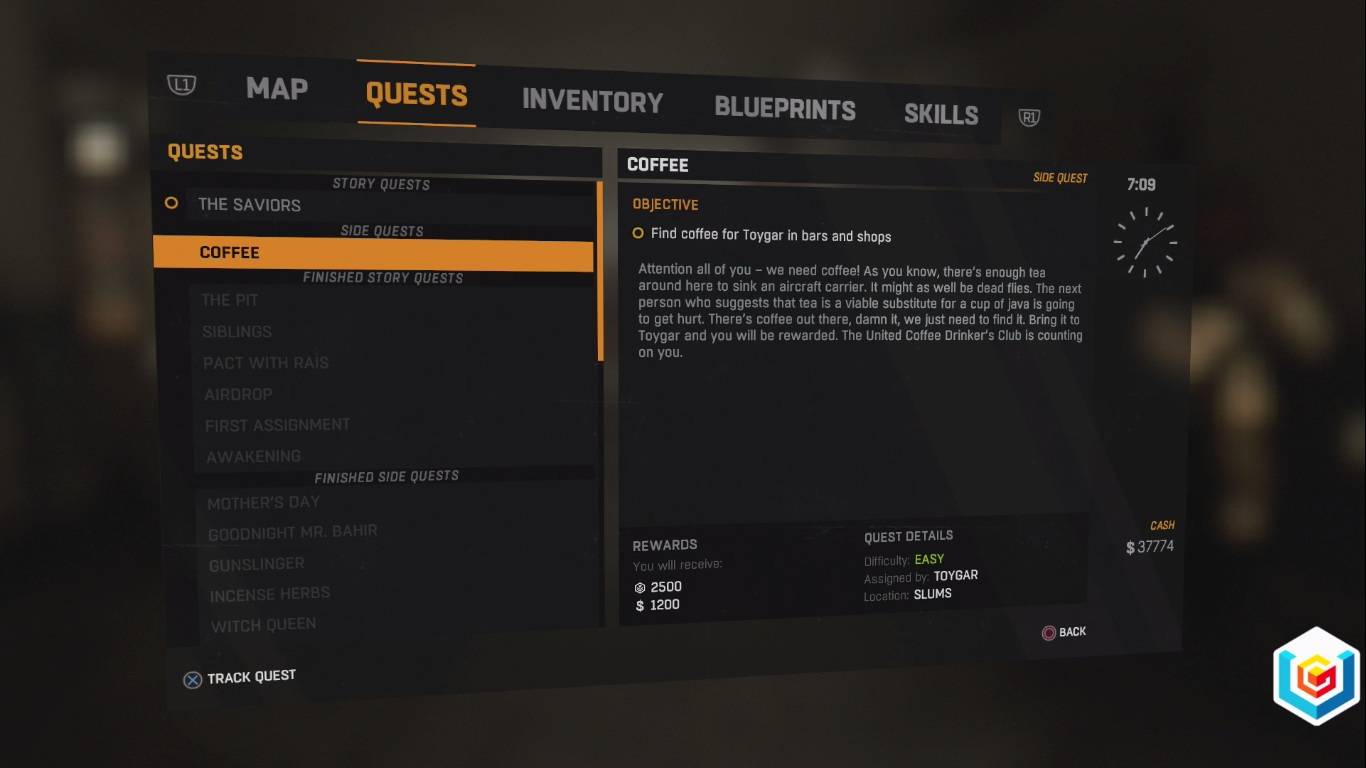Select The Saviors story quest
The image size is (1366, 768).
pyautogui.click(x=249, y=205)
